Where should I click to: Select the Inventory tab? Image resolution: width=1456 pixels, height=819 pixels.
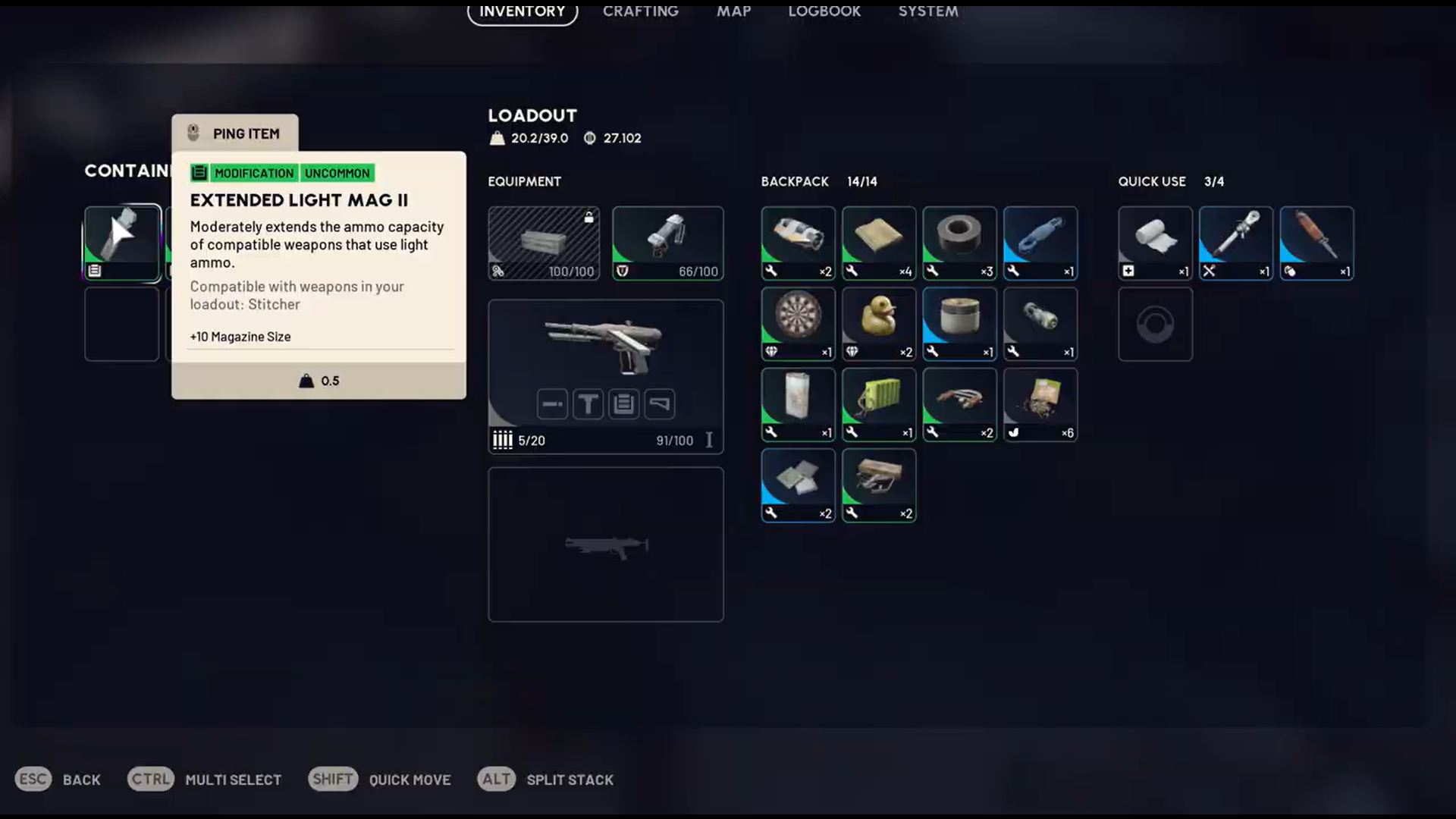522,11
